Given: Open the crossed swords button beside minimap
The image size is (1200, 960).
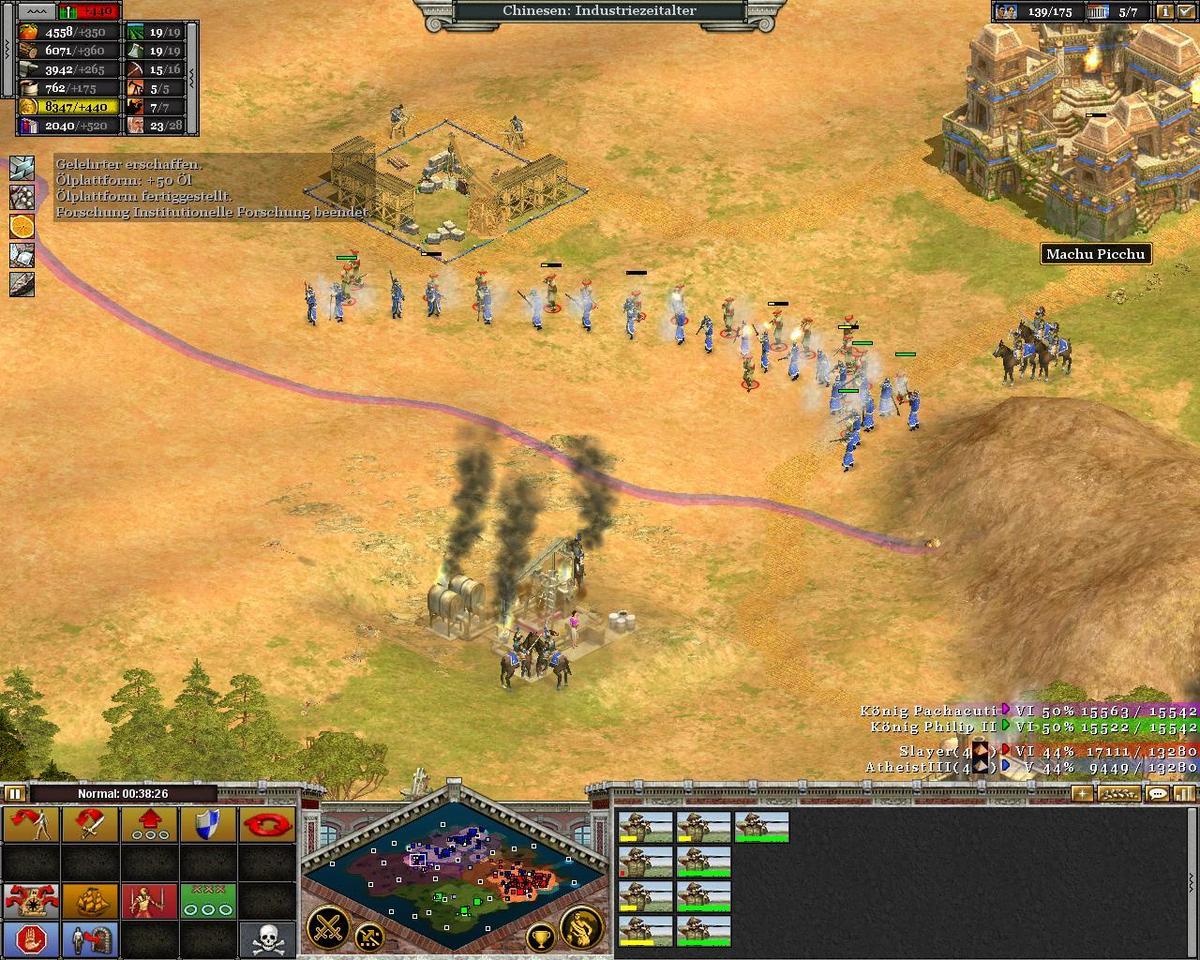Looking at the screenshot, I should tap(327, 925).
